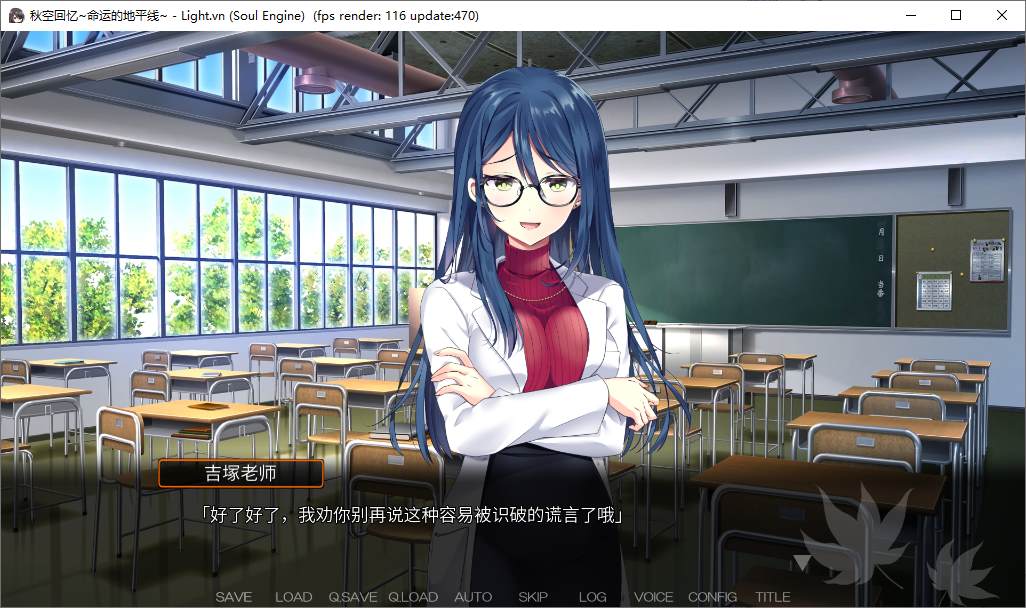Toggle AUTO text advance mode
This screenshot has height=608, width=1026.
pyautogui.click(x=473, y=597)
